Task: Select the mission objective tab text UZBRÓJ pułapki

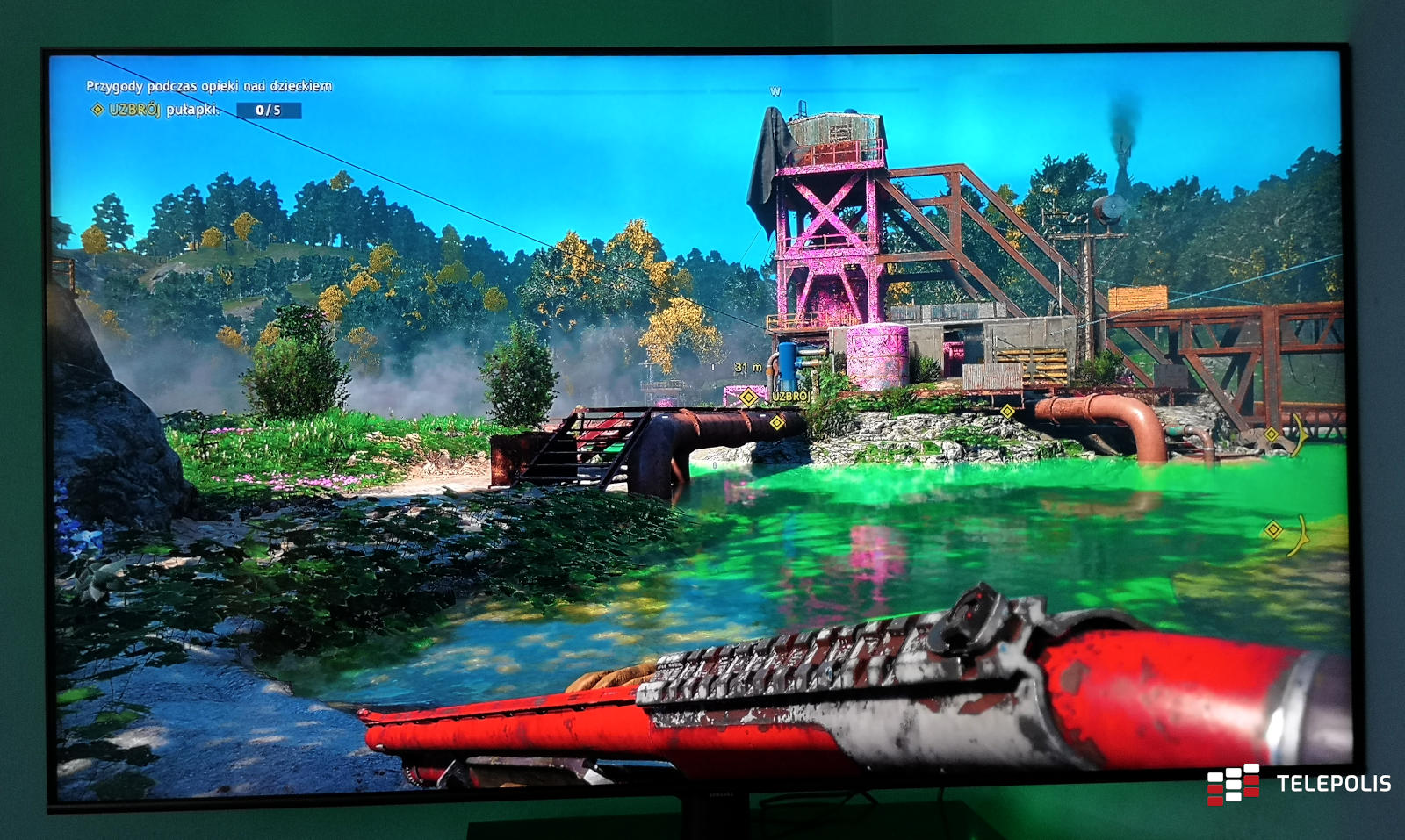Action: (x=167, y=110)
